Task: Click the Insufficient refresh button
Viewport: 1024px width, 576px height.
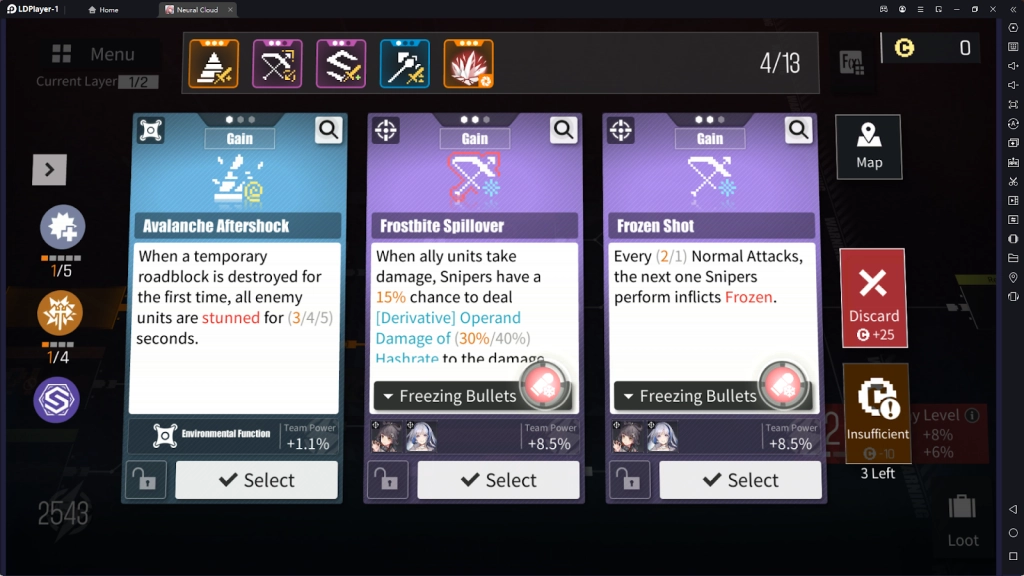Action: point(877,413)
